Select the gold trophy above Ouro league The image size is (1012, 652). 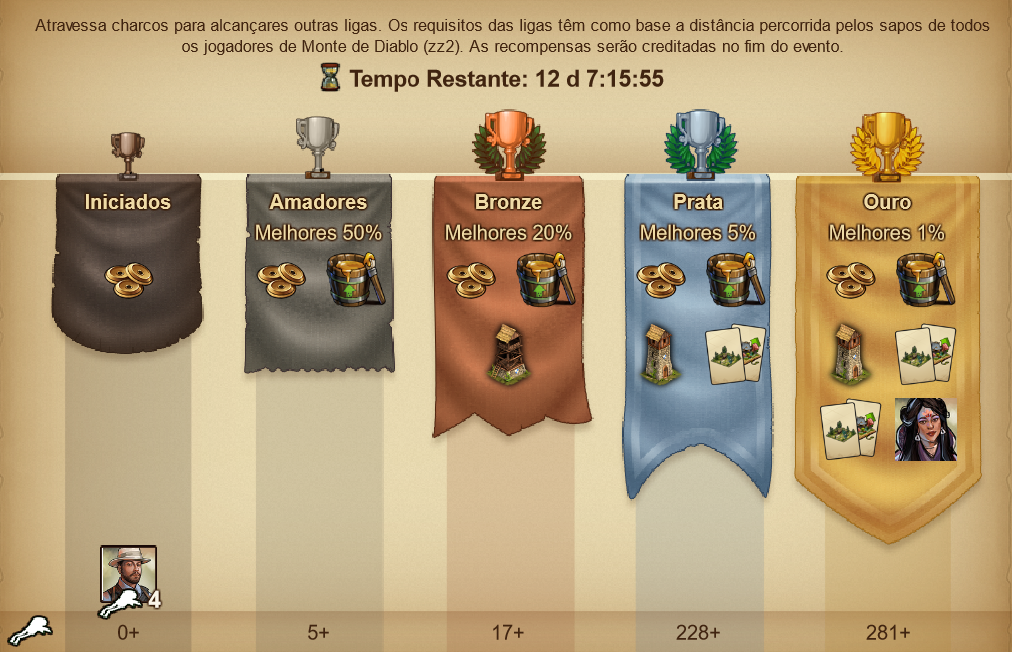pyautogui.click(x=887, y=143)
